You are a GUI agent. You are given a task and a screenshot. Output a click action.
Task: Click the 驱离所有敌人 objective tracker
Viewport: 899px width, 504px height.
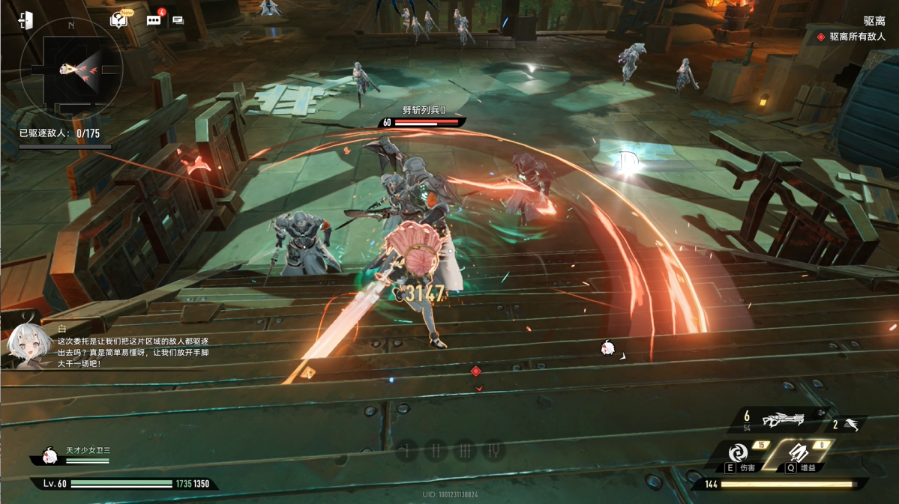pyautogui.click(x=853, y=37)
